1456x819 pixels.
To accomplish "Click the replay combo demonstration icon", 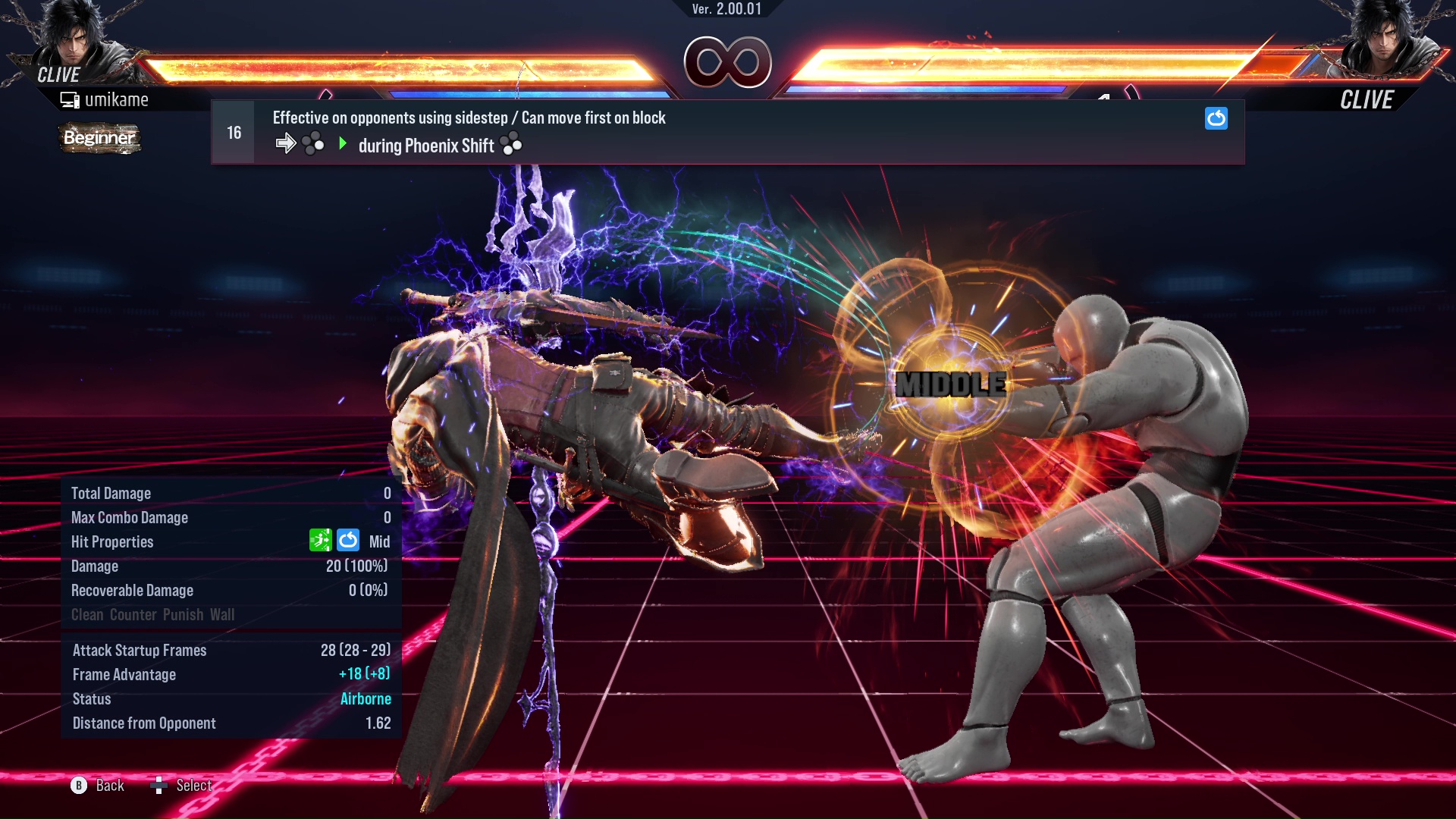I will [1216, 119].
